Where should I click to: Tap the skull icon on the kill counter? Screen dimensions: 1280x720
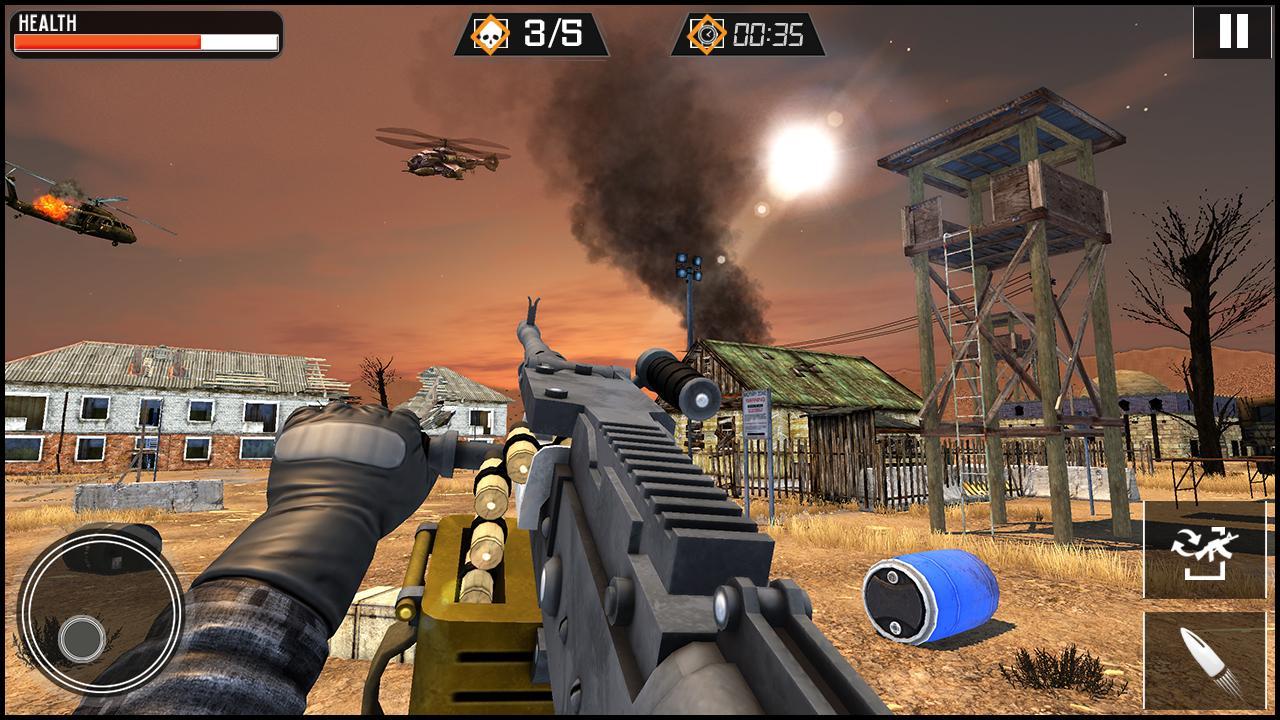(492, 31)
